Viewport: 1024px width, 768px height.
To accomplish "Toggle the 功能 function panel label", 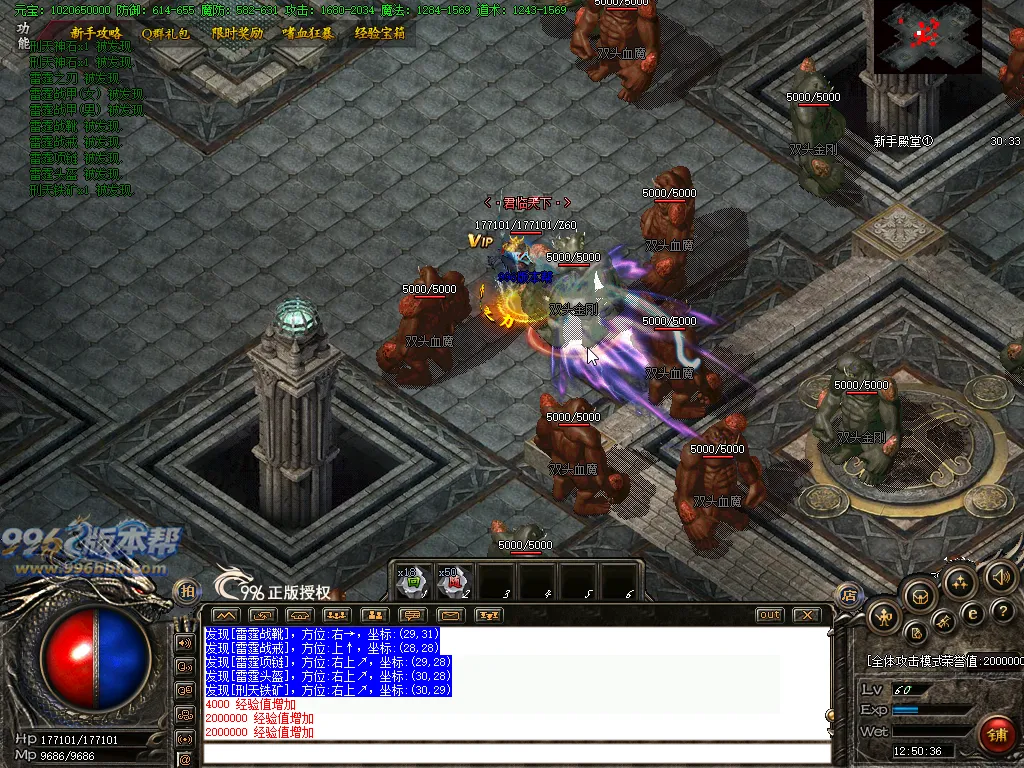I will [23, 36].
